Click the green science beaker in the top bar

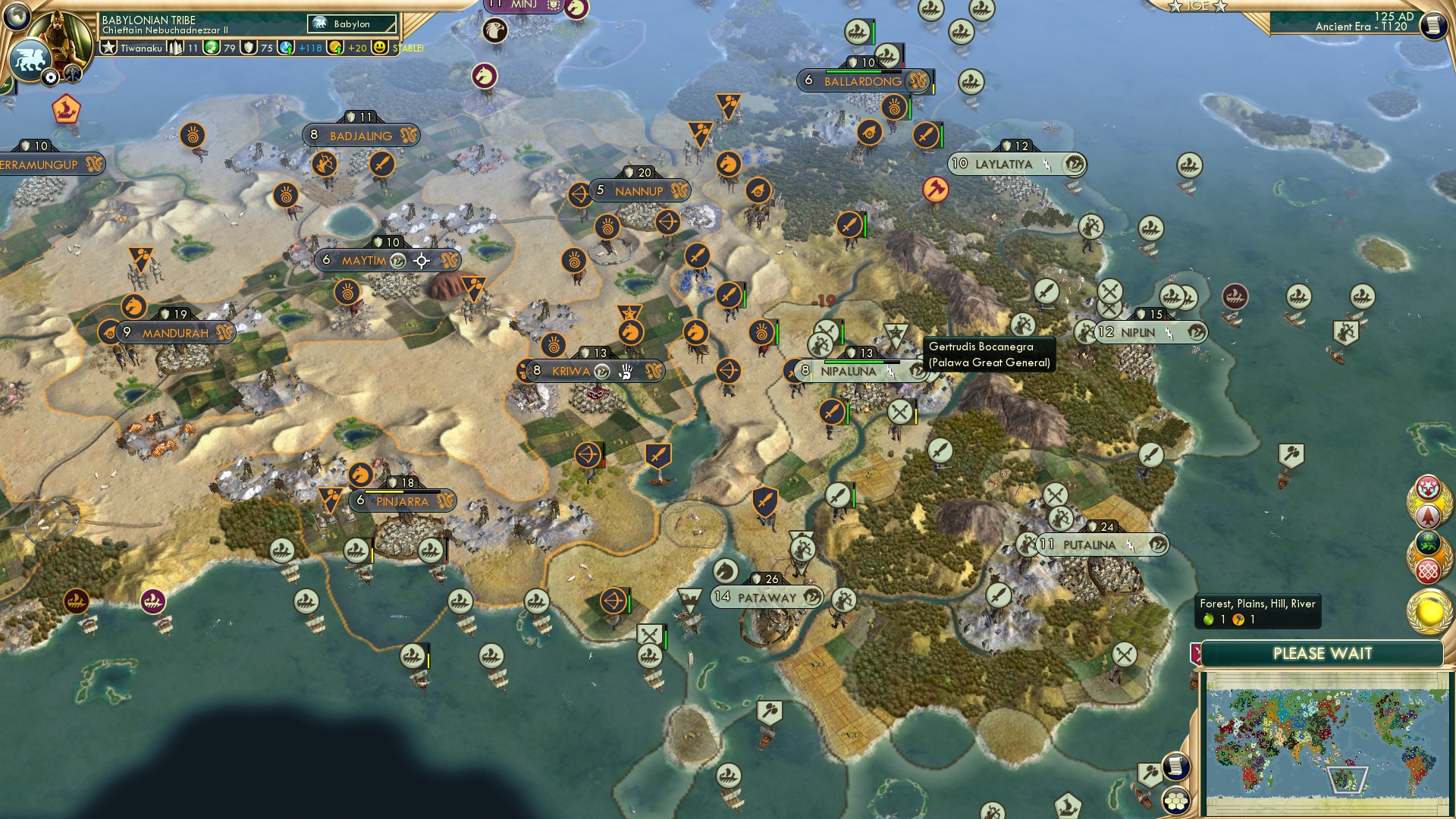(211, 47)
